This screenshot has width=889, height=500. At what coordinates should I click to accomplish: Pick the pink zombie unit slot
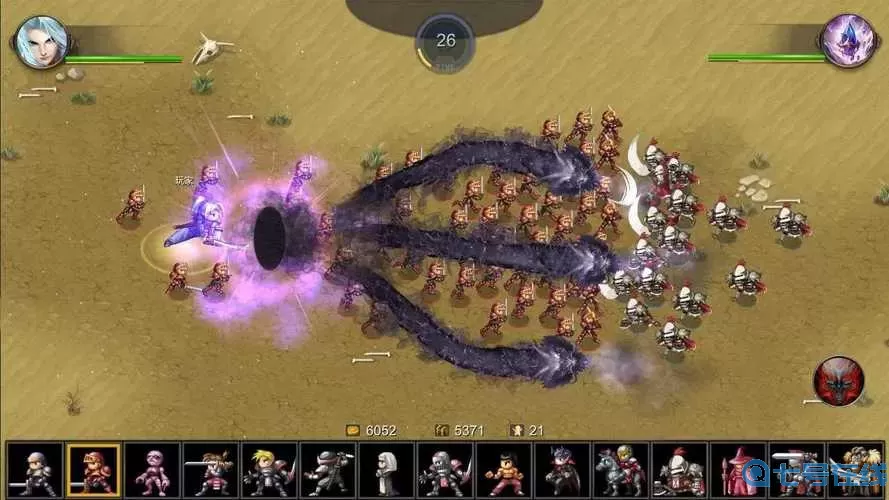(x=152, y=470)
